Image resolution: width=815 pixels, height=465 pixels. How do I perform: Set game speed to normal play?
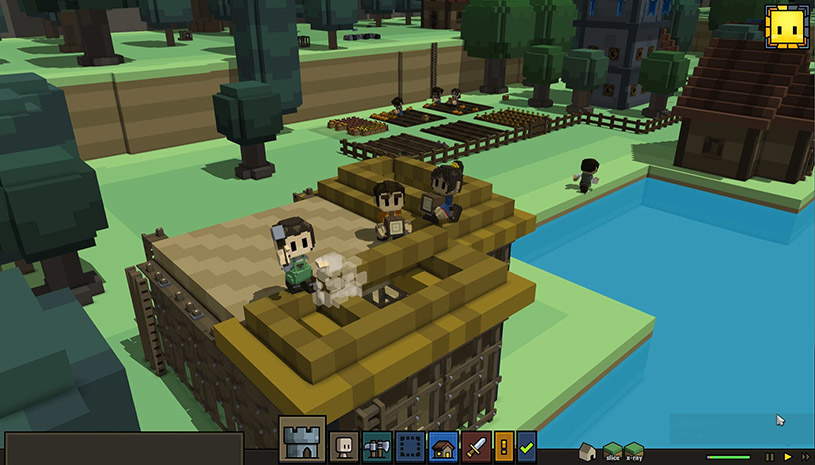(787, 457)
